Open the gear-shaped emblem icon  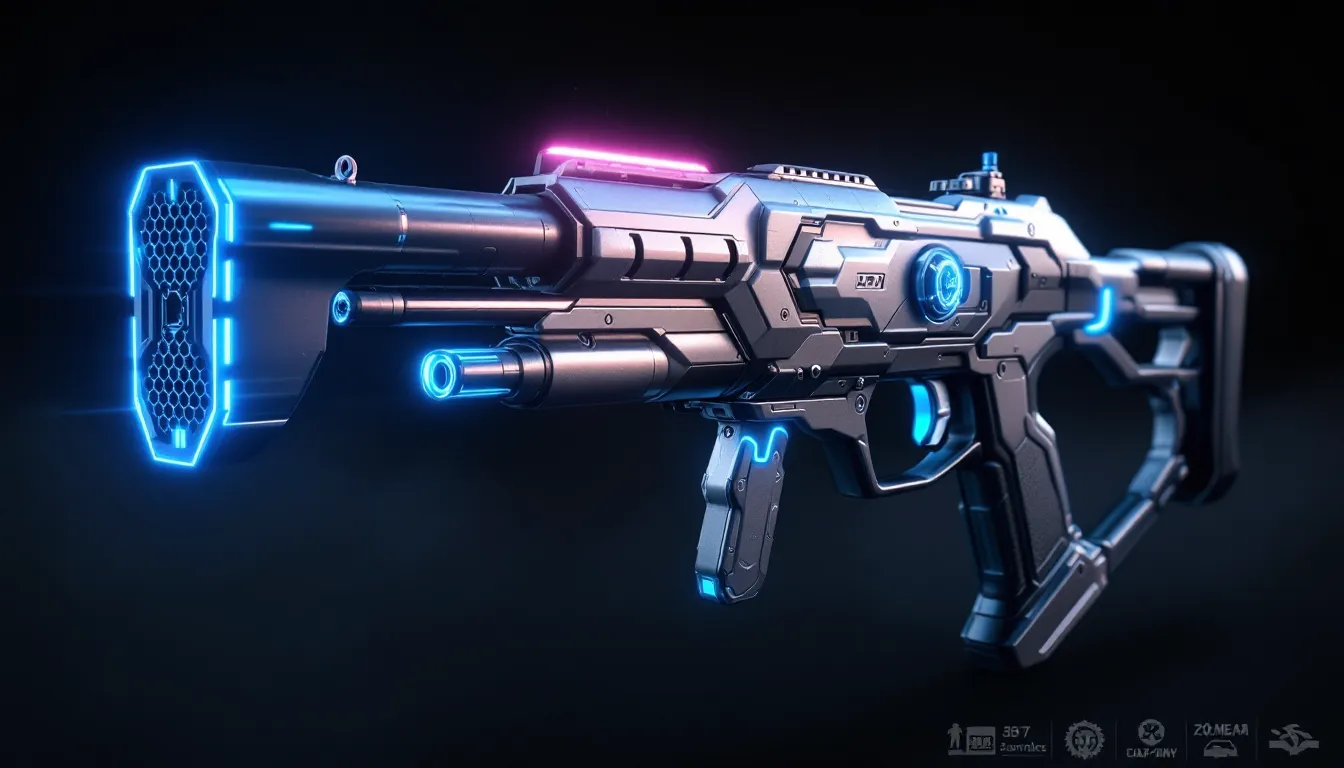pos(1083,739)
